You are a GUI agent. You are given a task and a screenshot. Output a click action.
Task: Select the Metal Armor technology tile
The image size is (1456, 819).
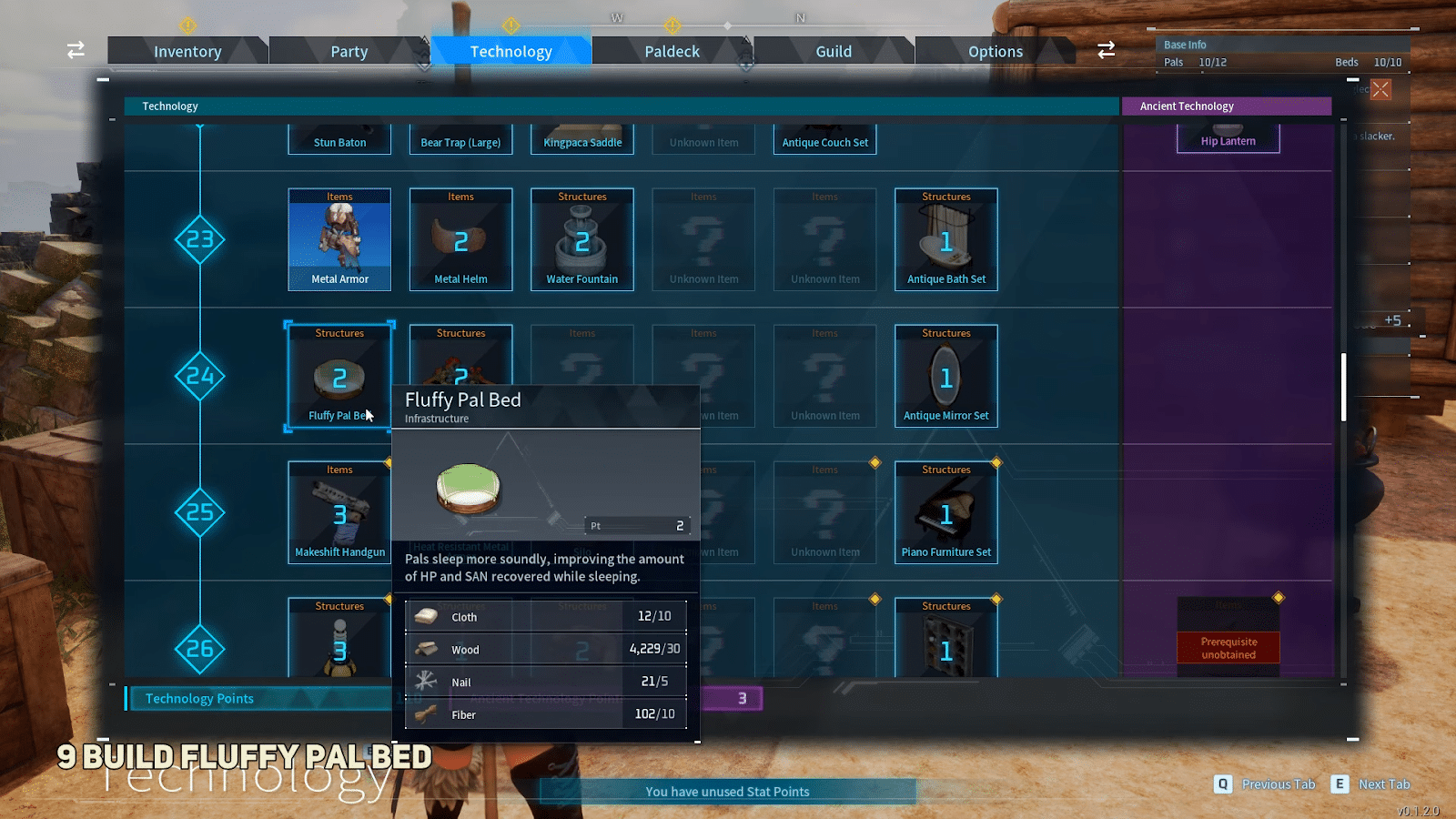[x=339, y=239]
